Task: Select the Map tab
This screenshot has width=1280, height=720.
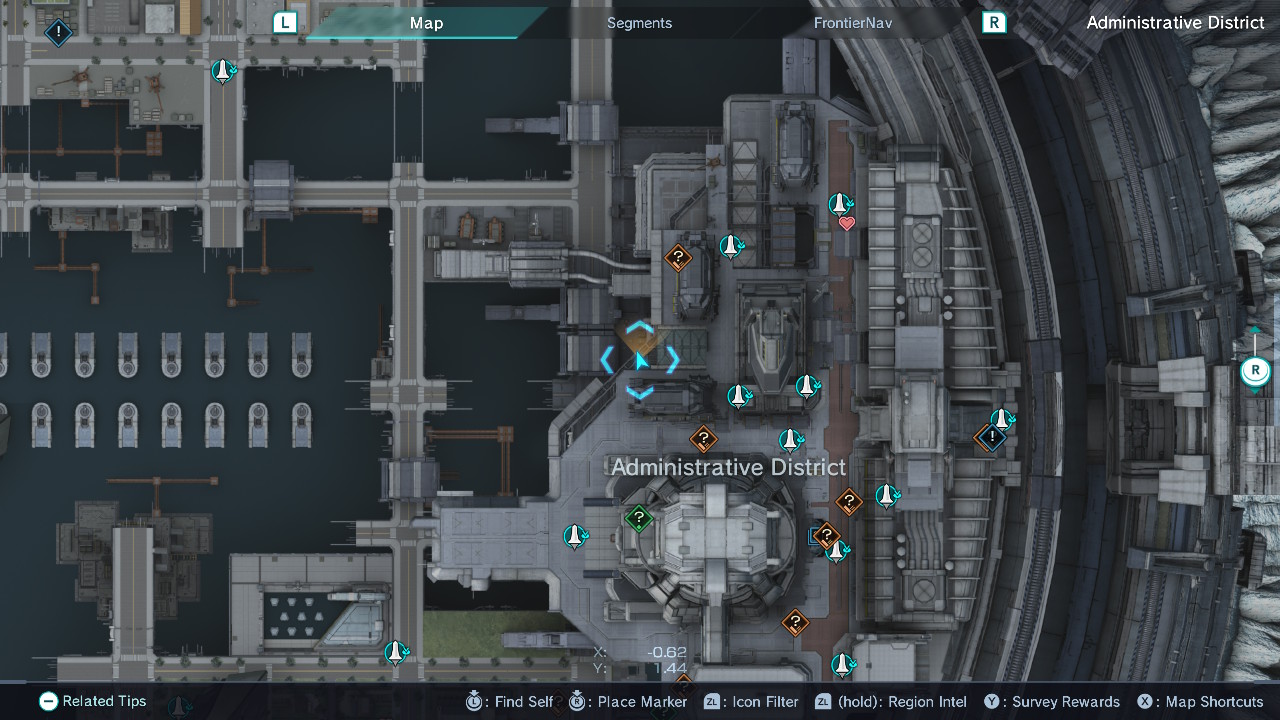Action: click(x=427, y=22)
